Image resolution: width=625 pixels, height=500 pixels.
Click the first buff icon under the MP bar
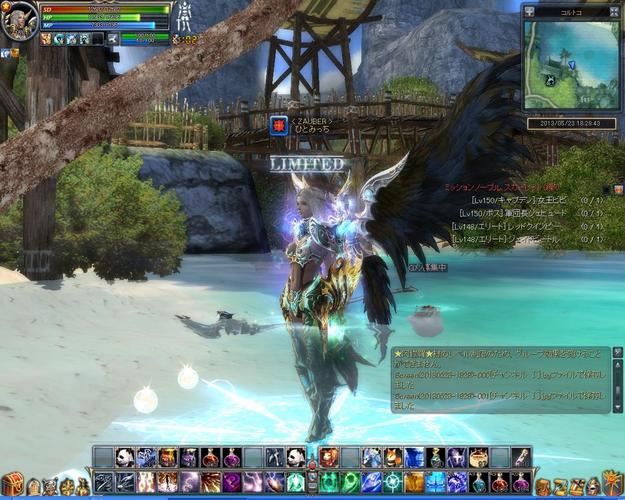[x=46, y=39]
